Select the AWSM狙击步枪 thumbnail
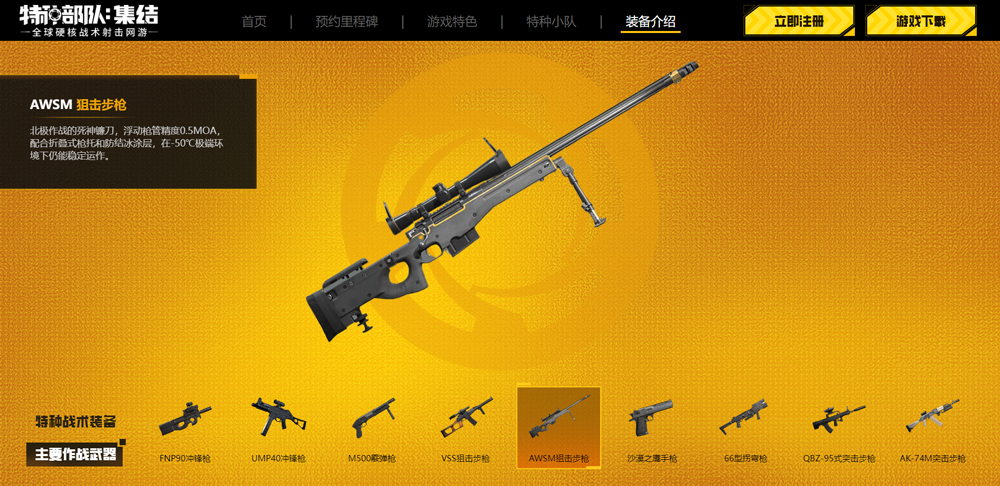Screen dimensions: 1000x486 [559, 427]
